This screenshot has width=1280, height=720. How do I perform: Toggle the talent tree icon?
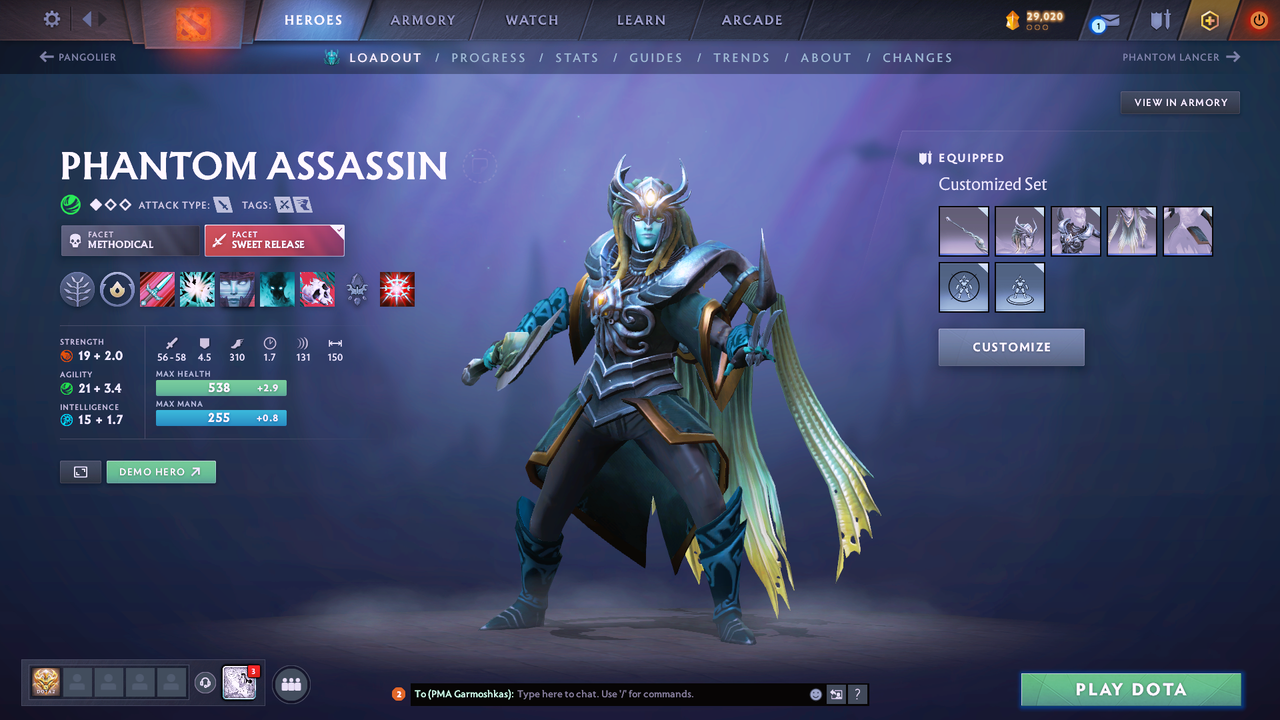pos(77,289)
